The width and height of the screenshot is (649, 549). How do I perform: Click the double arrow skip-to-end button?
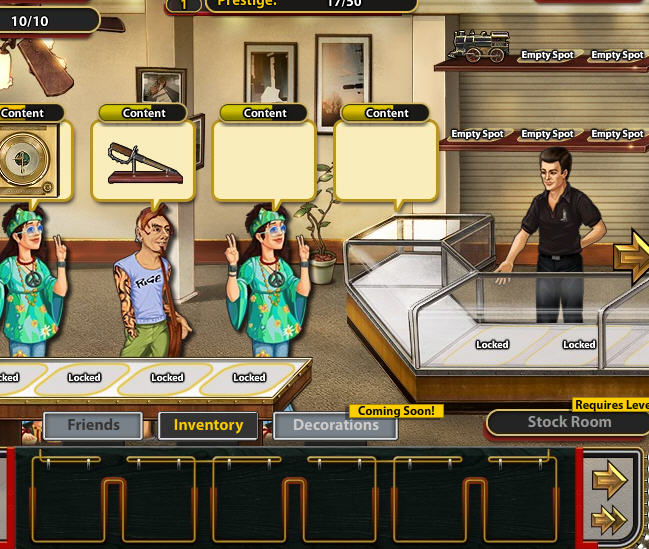point(609,520)
